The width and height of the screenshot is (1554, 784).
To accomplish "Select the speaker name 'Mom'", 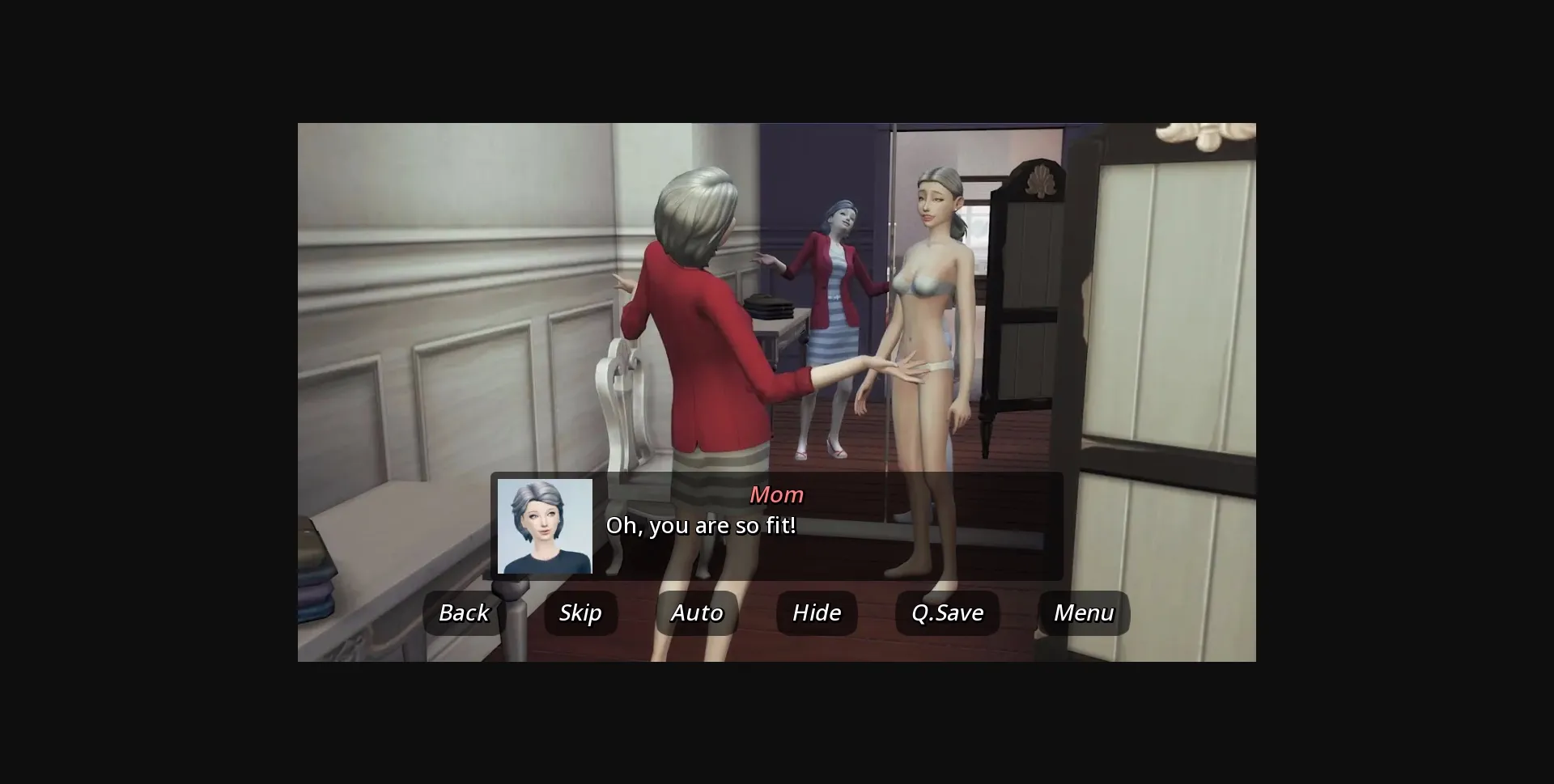I will pyautogui.click(x=776, y=494).
